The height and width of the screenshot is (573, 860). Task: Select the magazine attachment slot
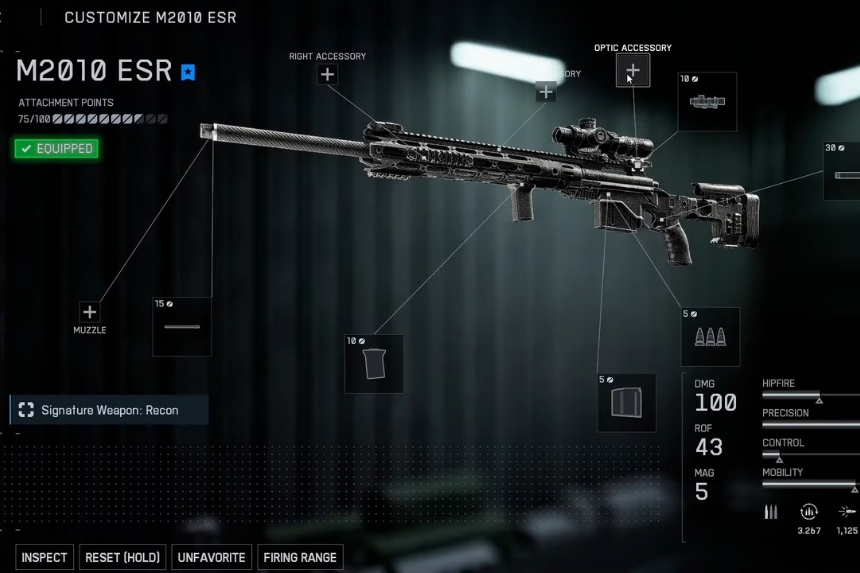pos(627,402)
